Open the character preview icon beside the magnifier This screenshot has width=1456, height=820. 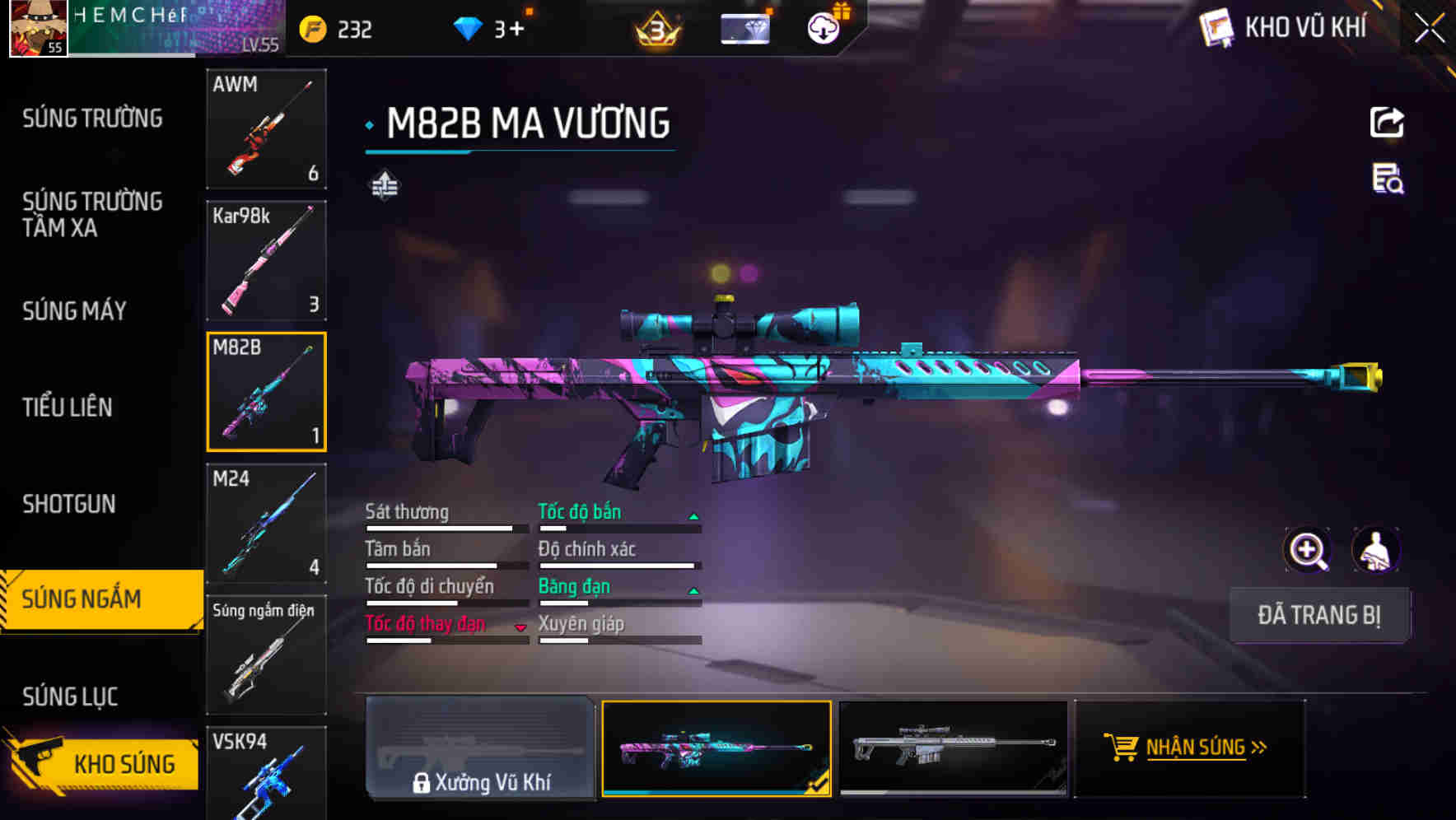coord(1377,550)
